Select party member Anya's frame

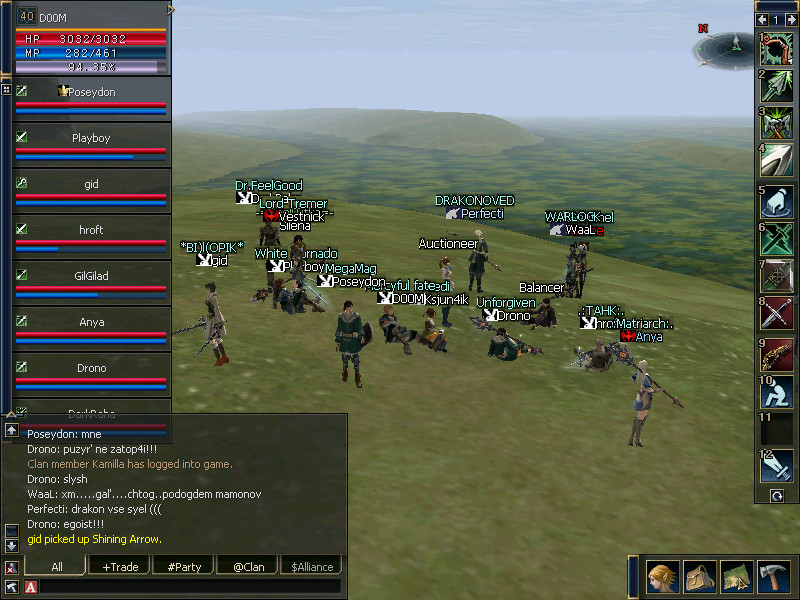click(x=91, y=322)
